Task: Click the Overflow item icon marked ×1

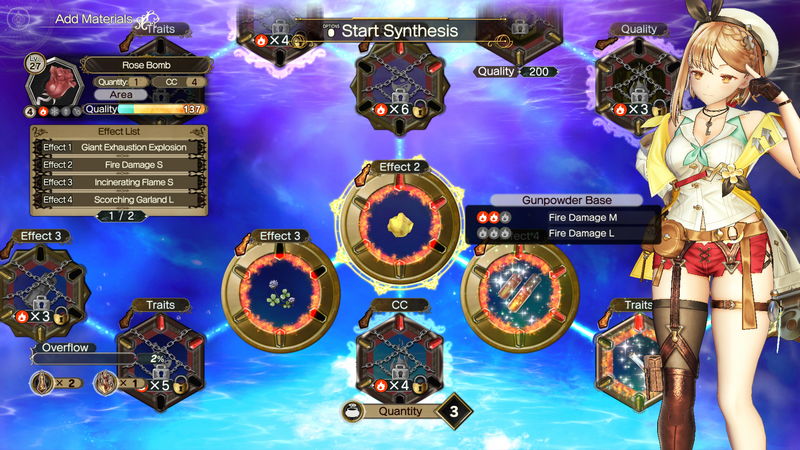Action: tap(105, 381)
